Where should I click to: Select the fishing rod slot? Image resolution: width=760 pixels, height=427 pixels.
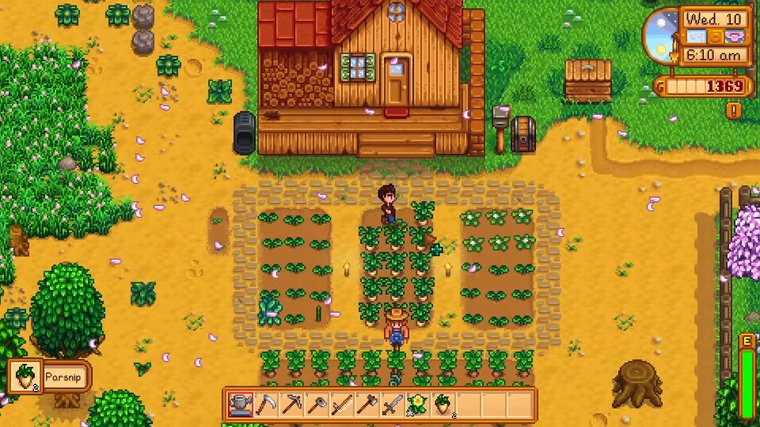[341, 404]
